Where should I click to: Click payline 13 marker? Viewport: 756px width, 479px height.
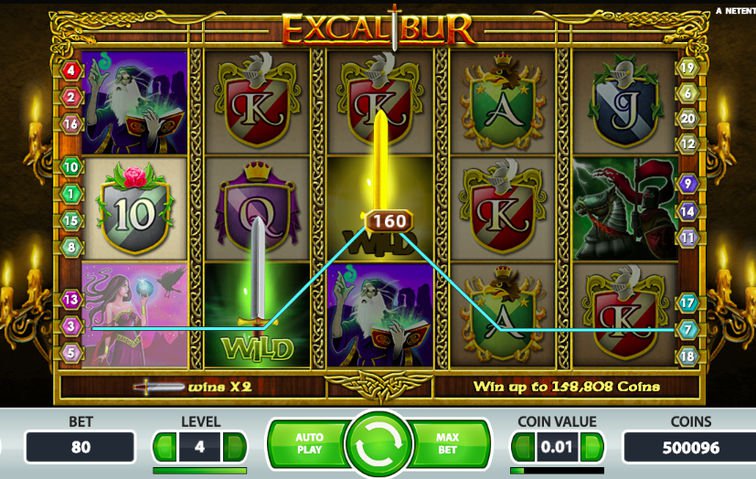[71, 299]
